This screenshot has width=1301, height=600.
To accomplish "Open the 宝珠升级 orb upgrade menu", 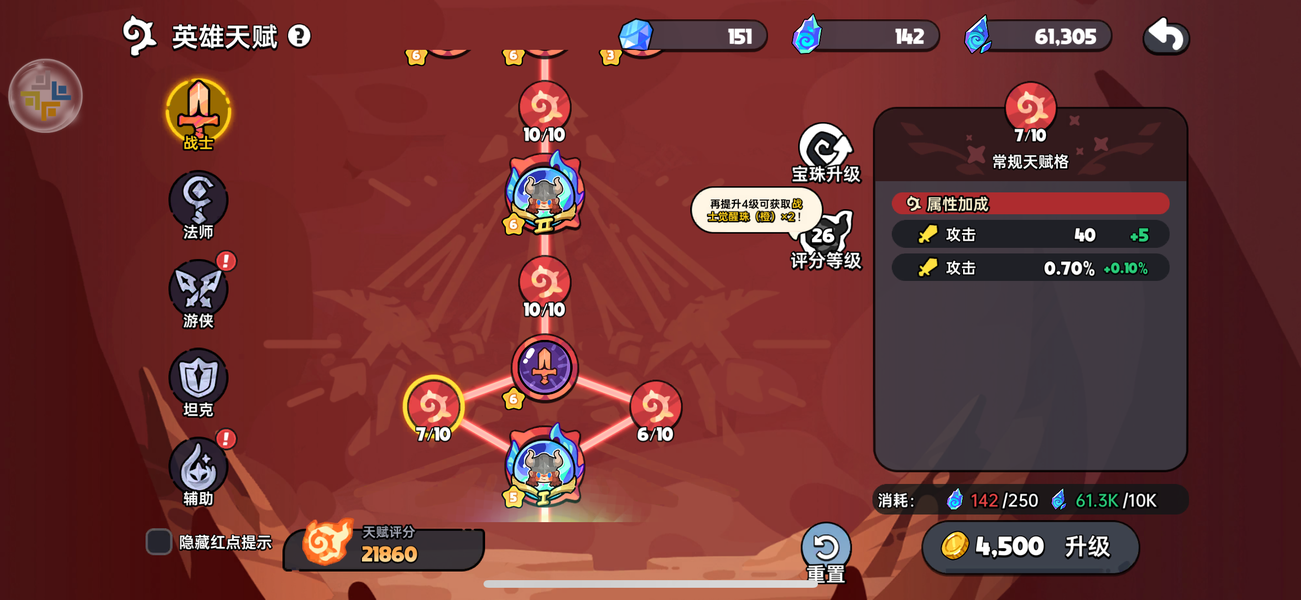I will 825,150.
